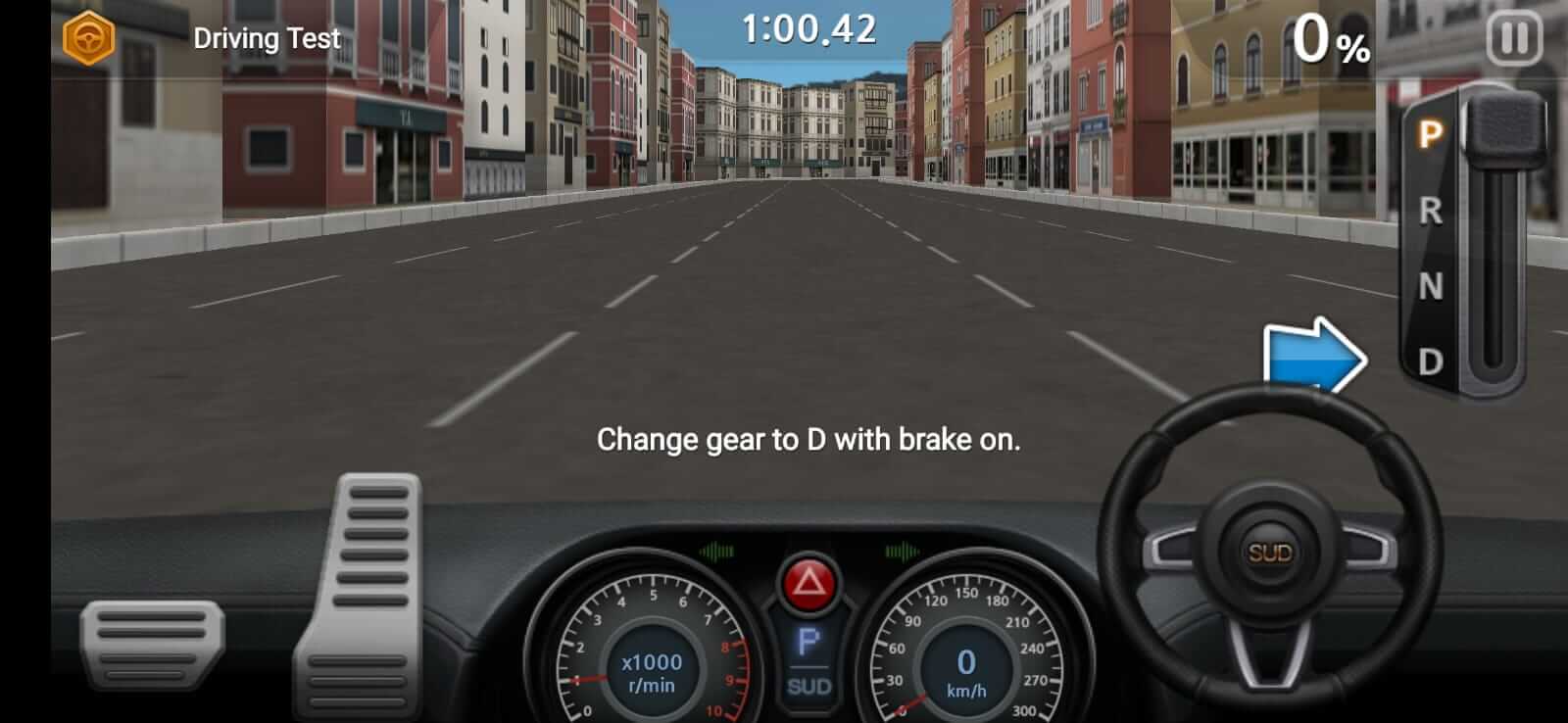
Task: Tap the 'Change gear to D' instruction text
Action: point(809,441)
